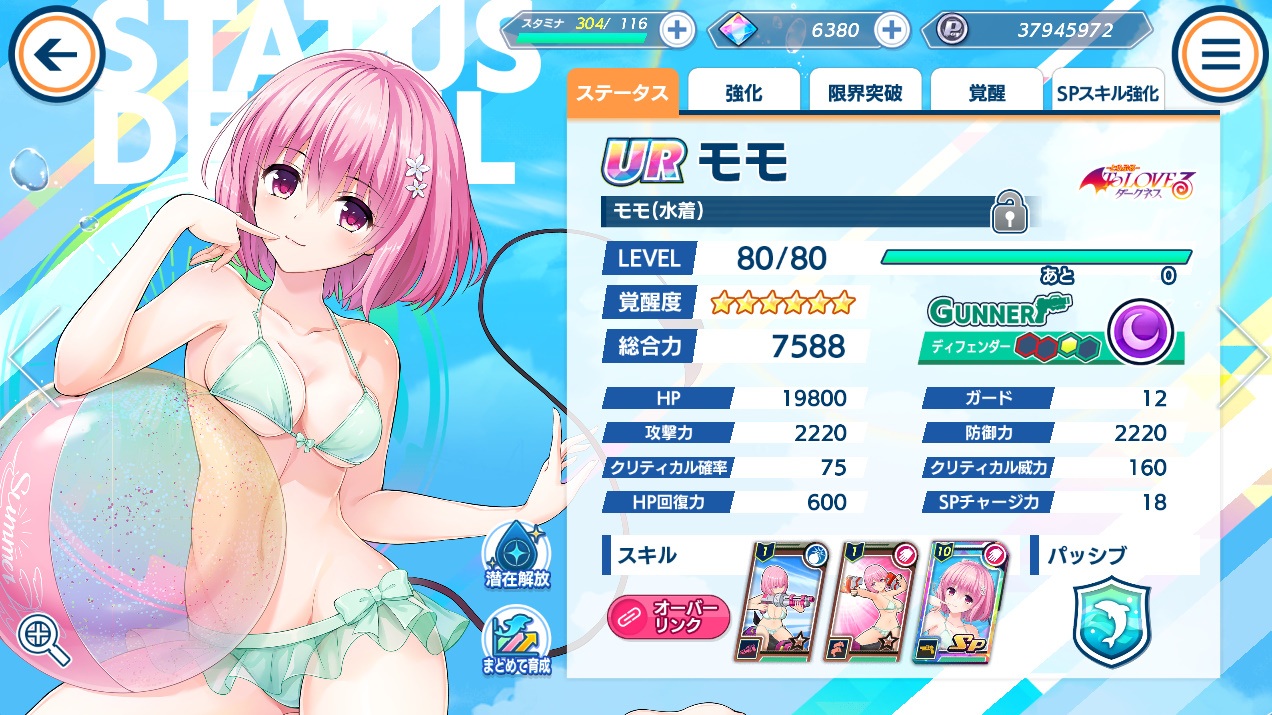The image size is (1272, 715).
Task: Toggle the character lock icon
Action: [x=1009, y=213]
